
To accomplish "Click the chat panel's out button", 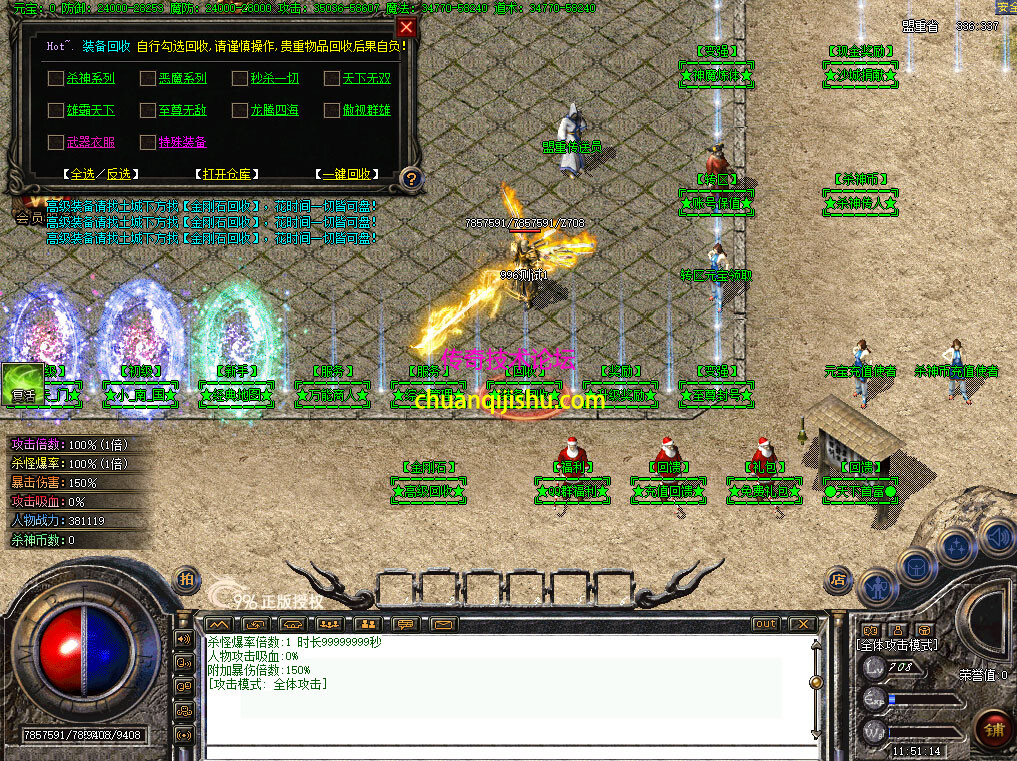I will (x=765, y=624).
